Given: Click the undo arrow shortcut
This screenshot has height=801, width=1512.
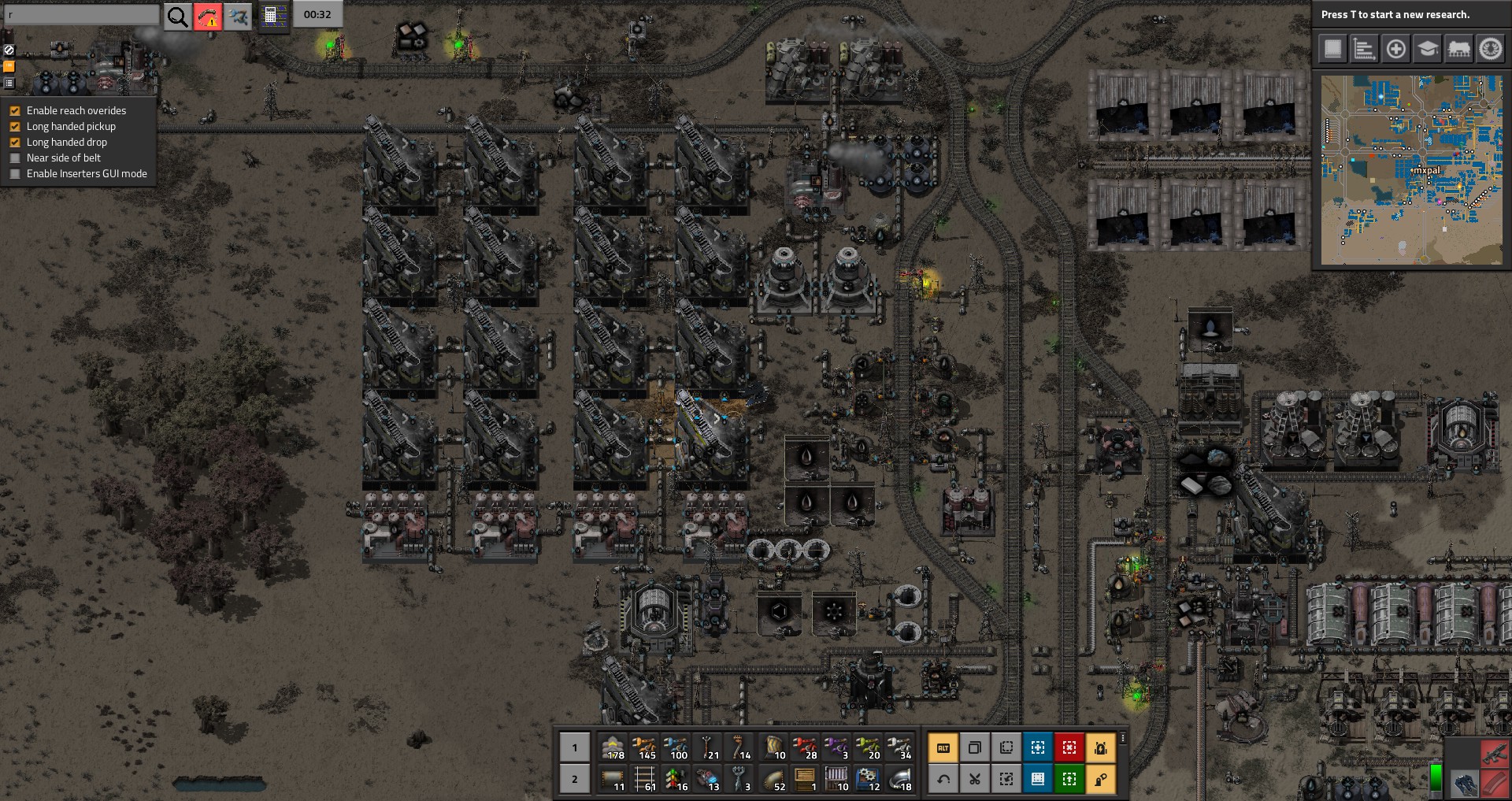Looking at the screenshot, I should click(943, 779).
